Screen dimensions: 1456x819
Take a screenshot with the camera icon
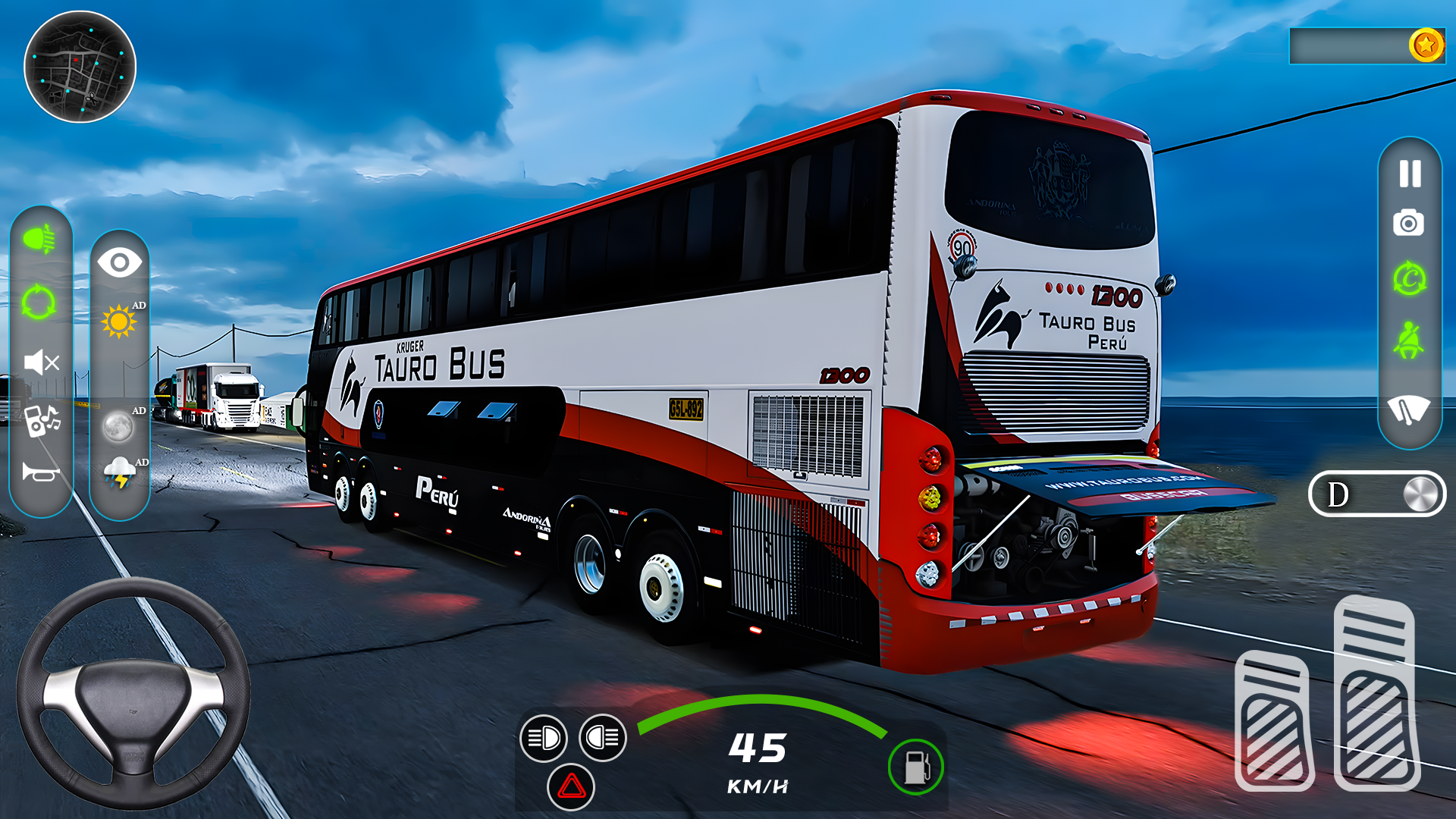[1408, 223]
